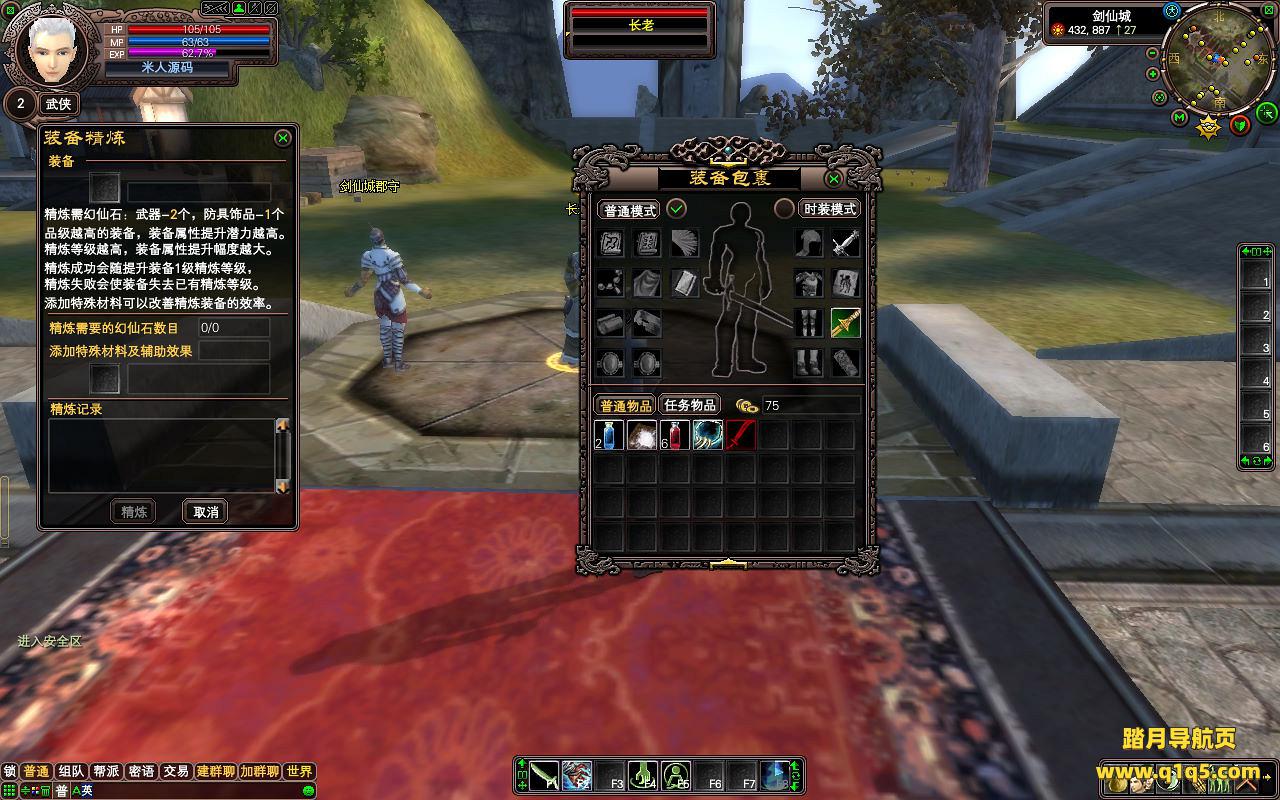Select the blue mana potion in the bag

(610, 435)
